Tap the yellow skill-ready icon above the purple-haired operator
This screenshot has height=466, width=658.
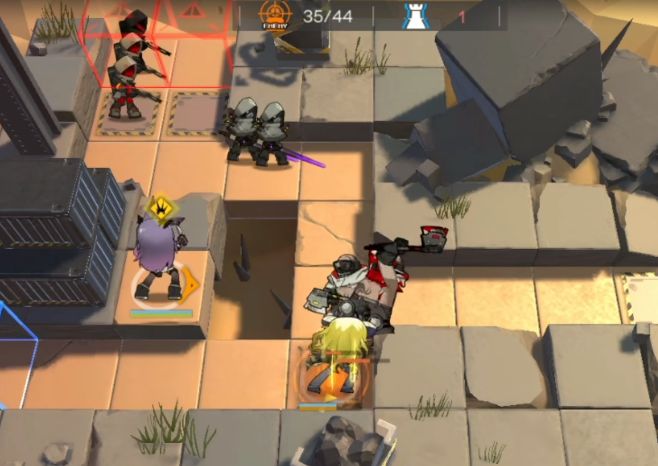point(158,209)
